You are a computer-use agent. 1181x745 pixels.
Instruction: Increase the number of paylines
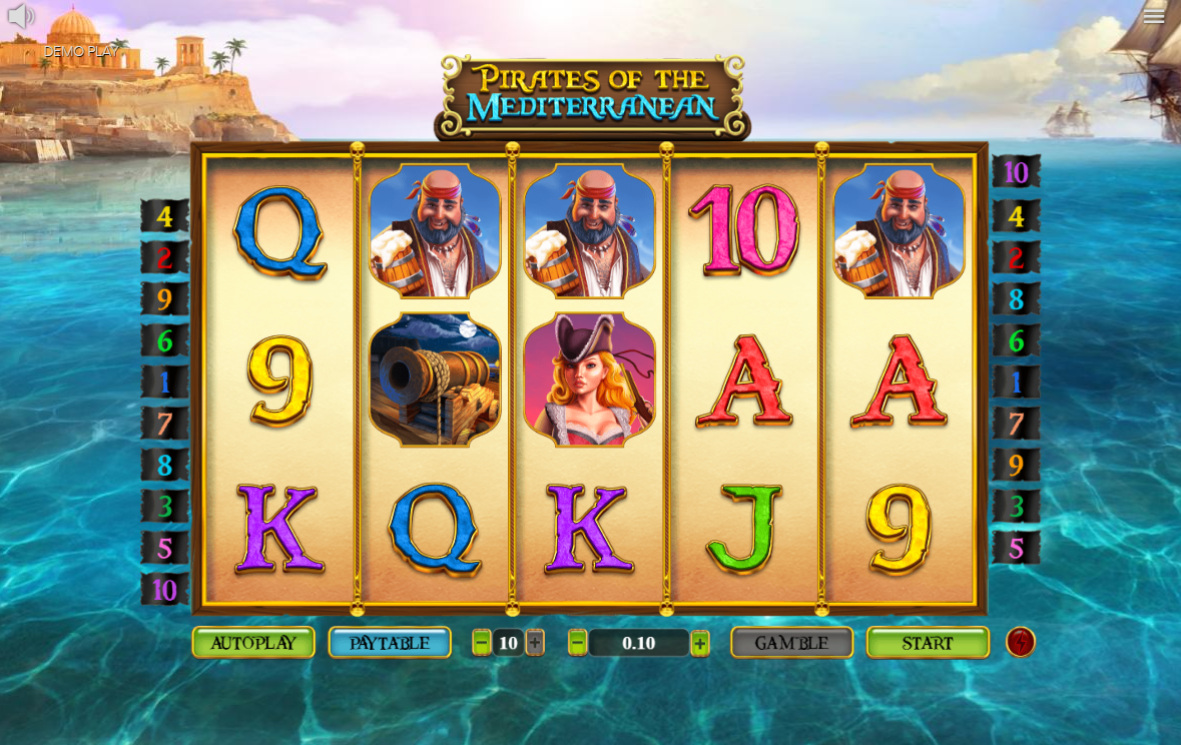[x=535, y=643]
